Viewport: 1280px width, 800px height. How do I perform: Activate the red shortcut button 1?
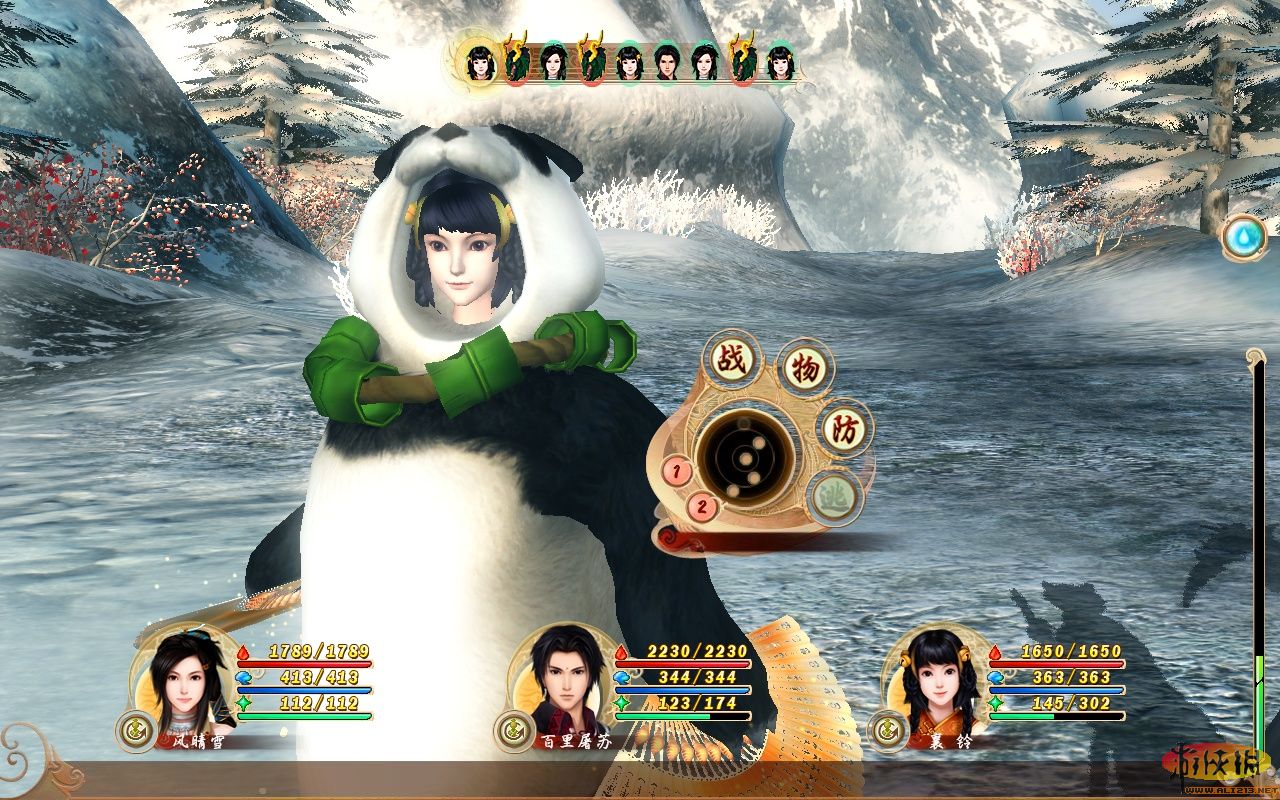click(678, 470)
